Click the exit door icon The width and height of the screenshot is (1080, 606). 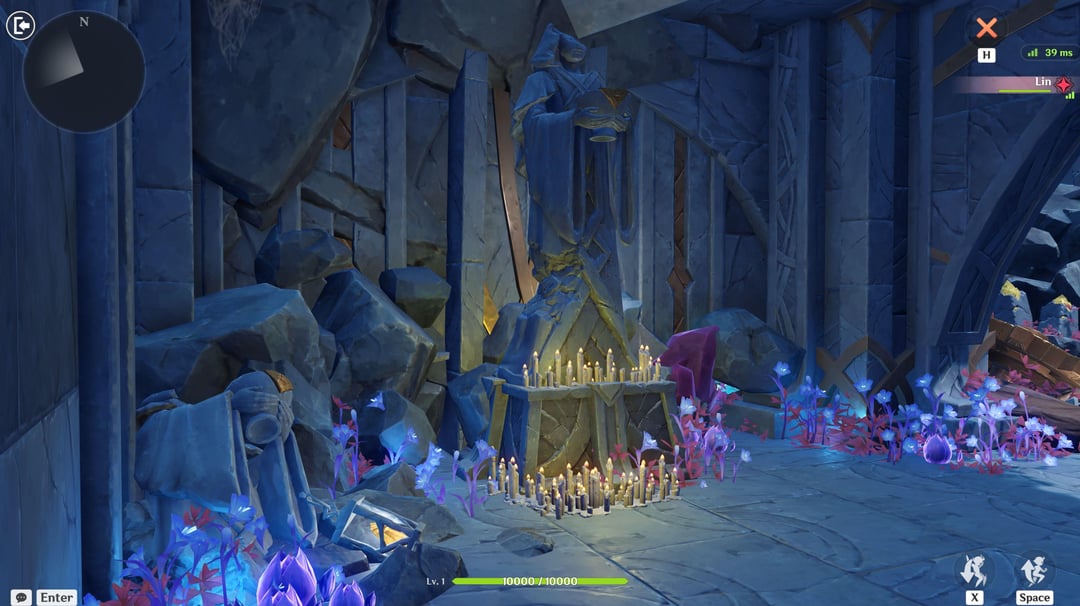pyautogui.click(x=20, y=25)
